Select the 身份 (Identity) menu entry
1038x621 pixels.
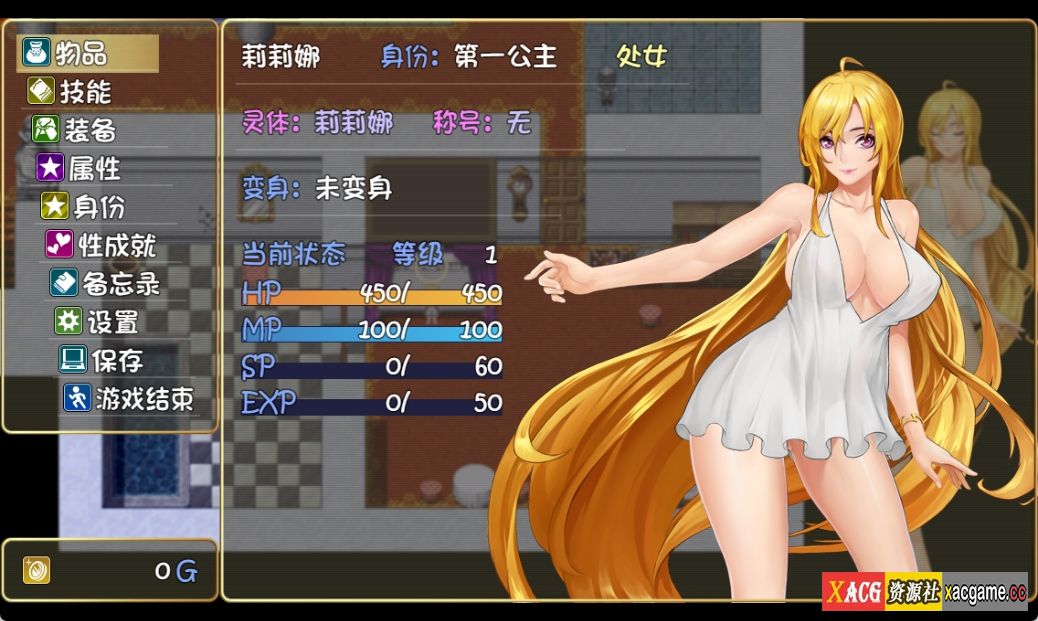tap(98, 207)
